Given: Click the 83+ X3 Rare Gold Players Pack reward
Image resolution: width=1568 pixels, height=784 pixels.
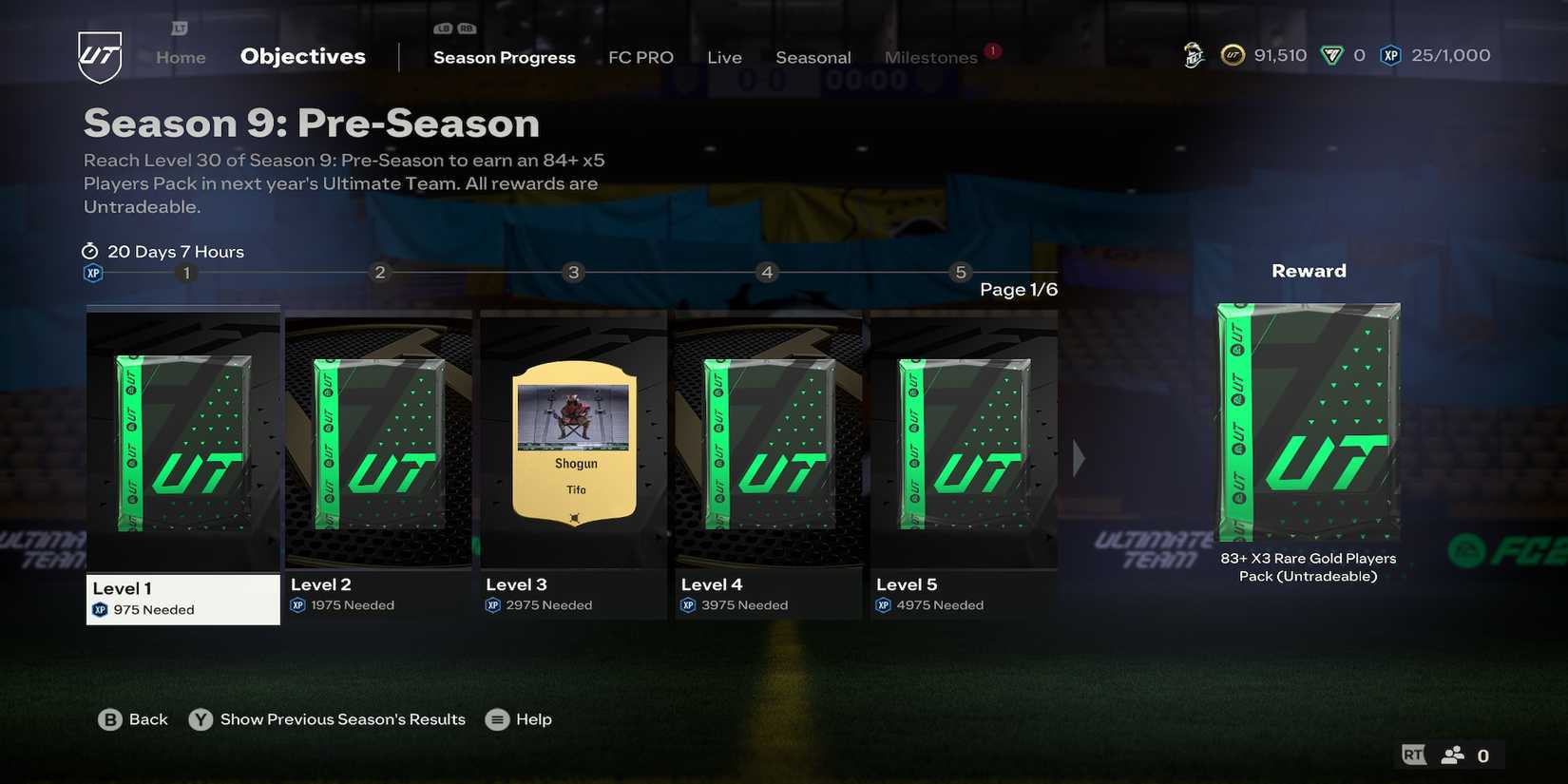Looking at the screenshot, I should [1309, 428].
